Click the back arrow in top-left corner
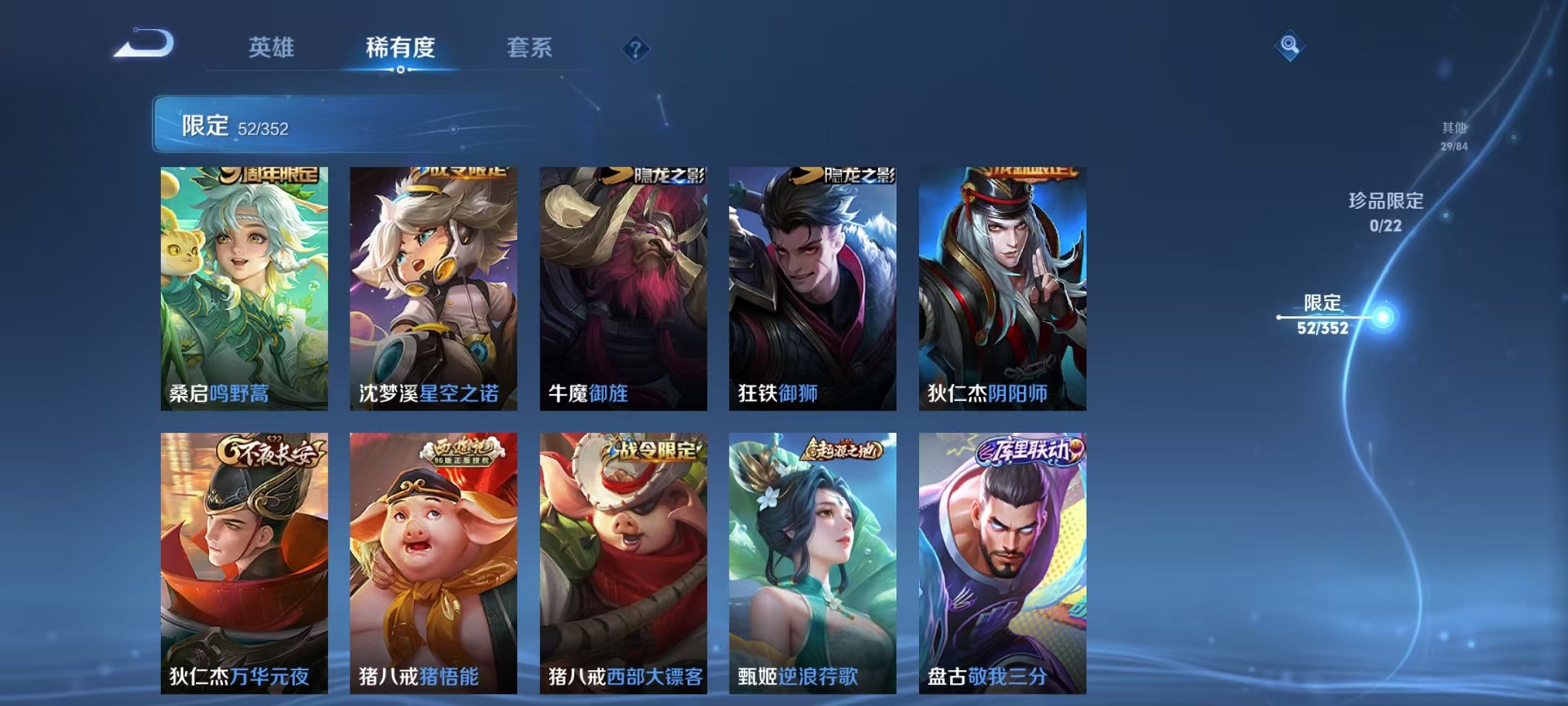The image size is (1568, 706). pos(143,46)
